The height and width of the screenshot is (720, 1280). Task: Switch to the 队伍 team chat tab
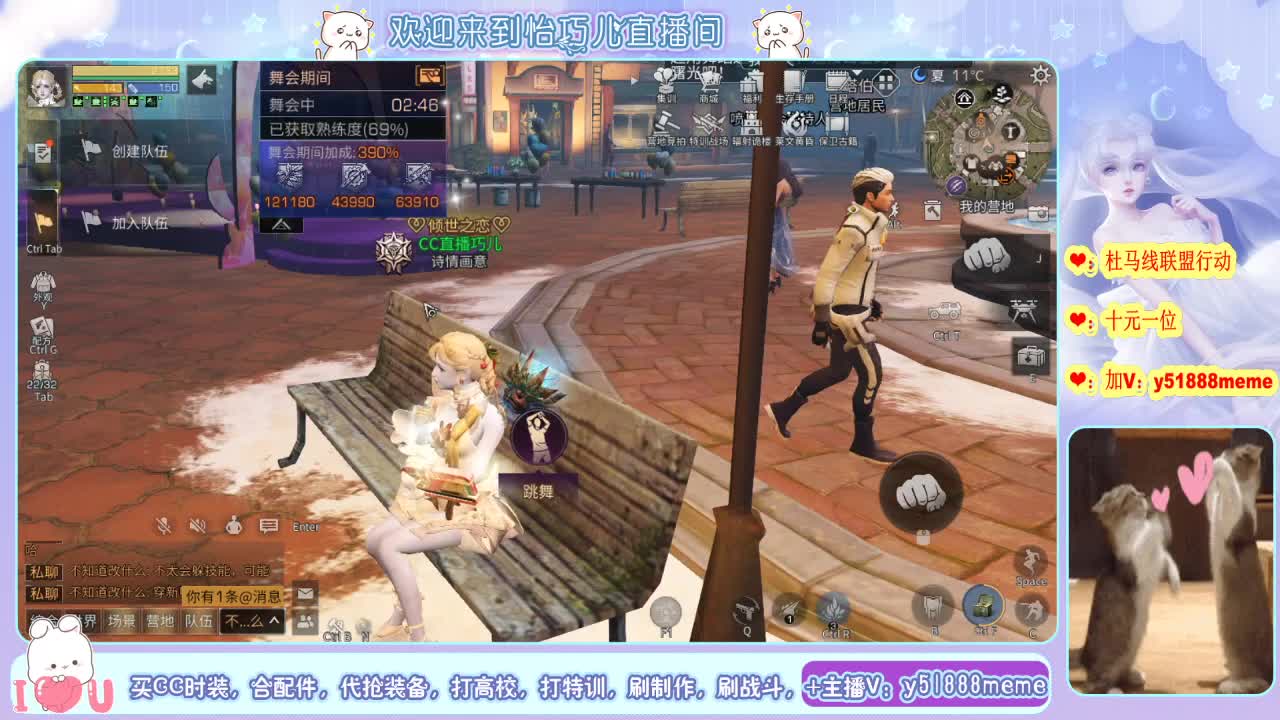[199, 619]
